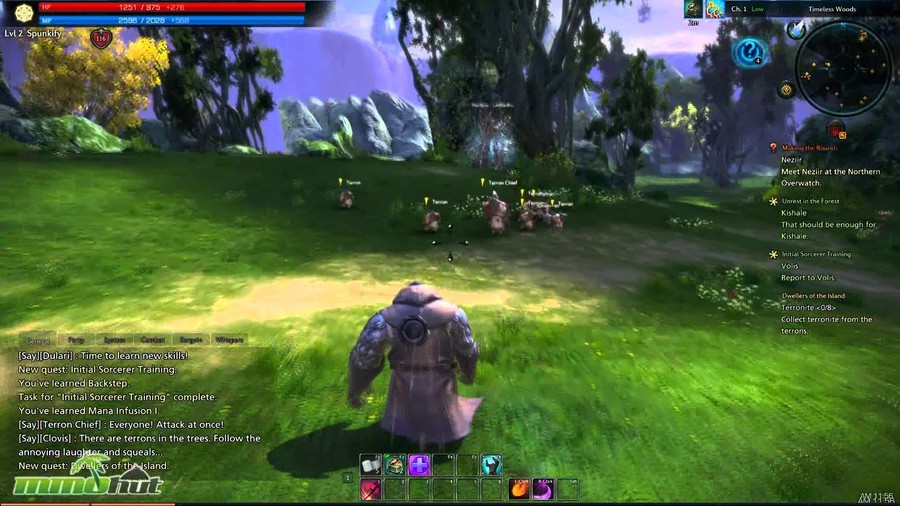Select the Making the Rounds quest entry

(x=810, y=148)
